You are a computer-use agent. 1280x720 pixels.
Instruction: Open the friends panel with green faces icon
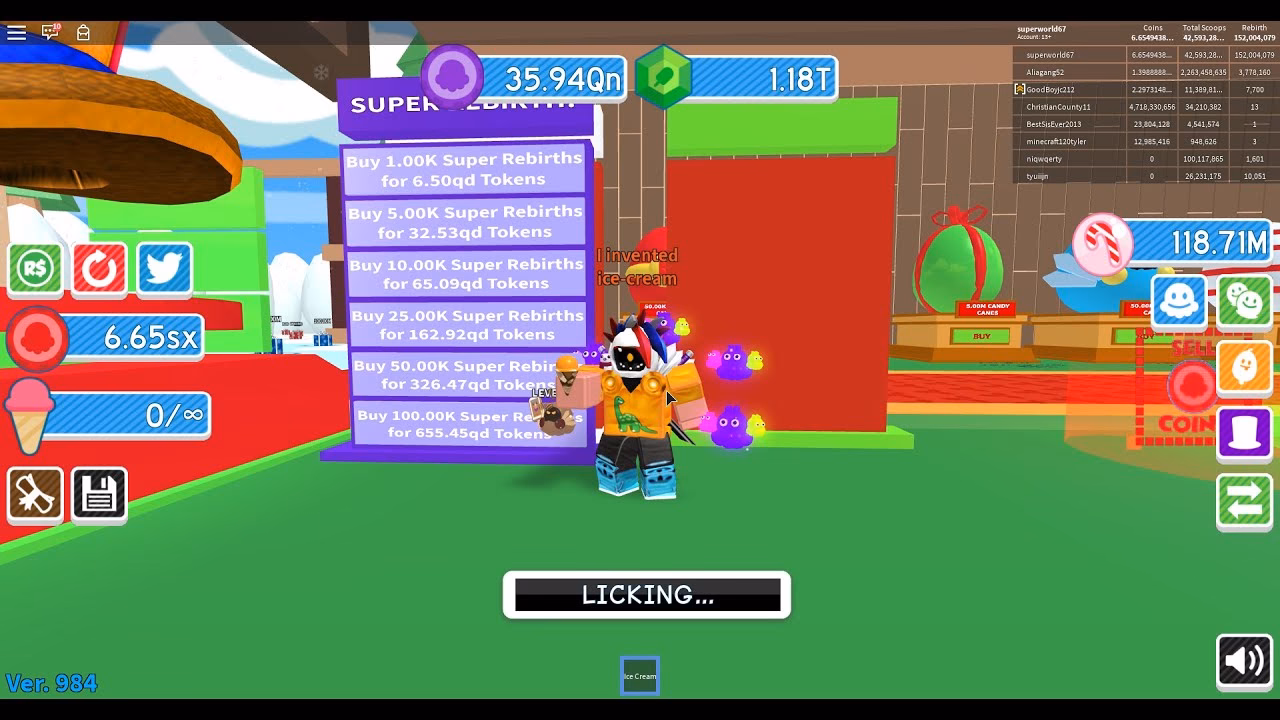(1243, 300)
